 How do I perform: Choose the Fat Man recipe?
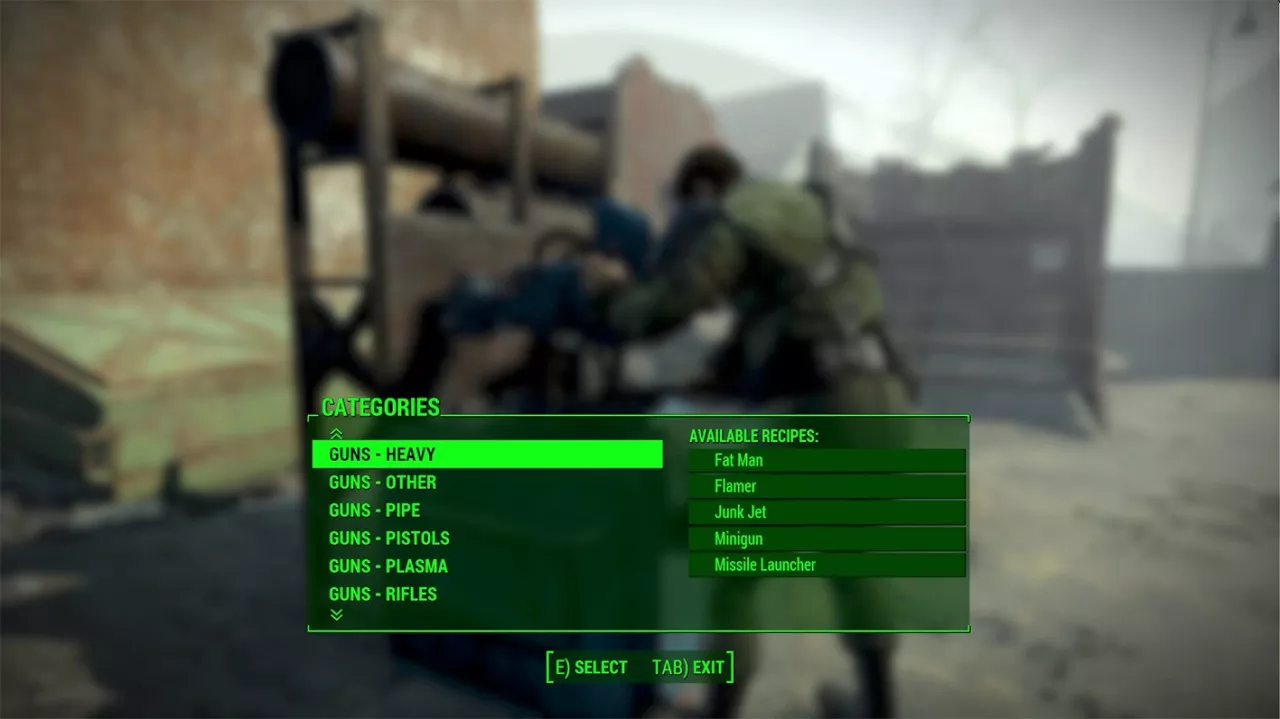click(826, 460)
